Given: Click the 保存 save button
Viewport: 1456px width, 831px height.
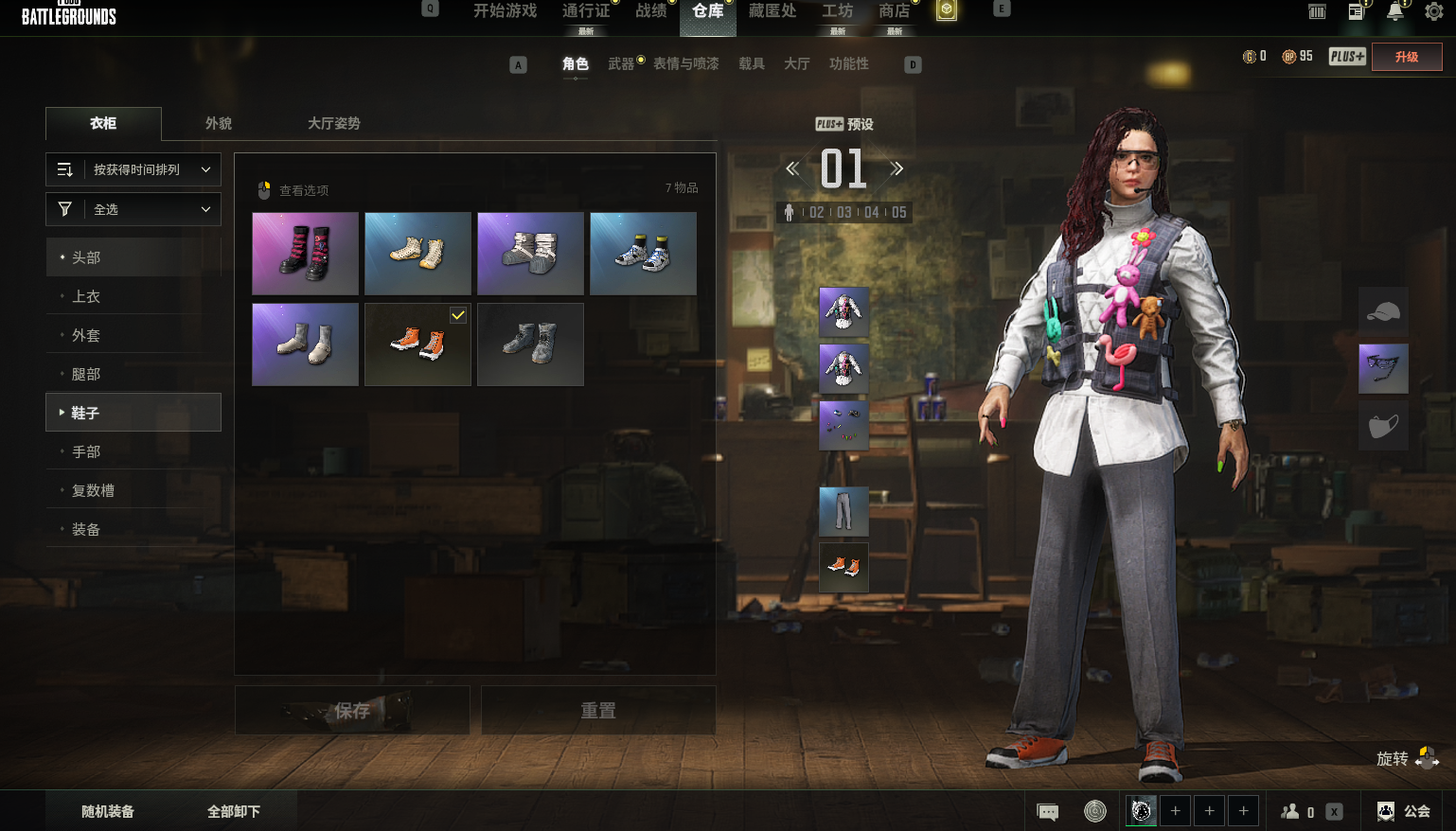Looking at the screenshot, I should click(x=352, y=710).
